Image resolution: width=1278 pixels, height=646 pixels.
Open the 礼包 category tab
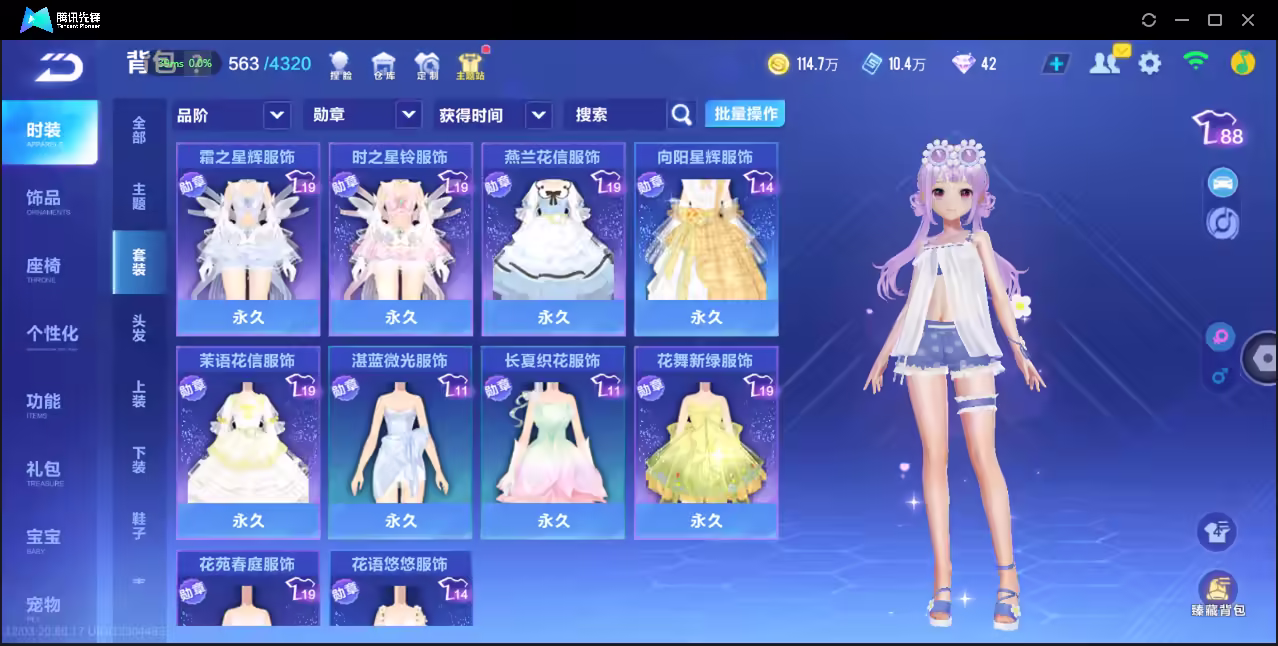pos(46,471)
